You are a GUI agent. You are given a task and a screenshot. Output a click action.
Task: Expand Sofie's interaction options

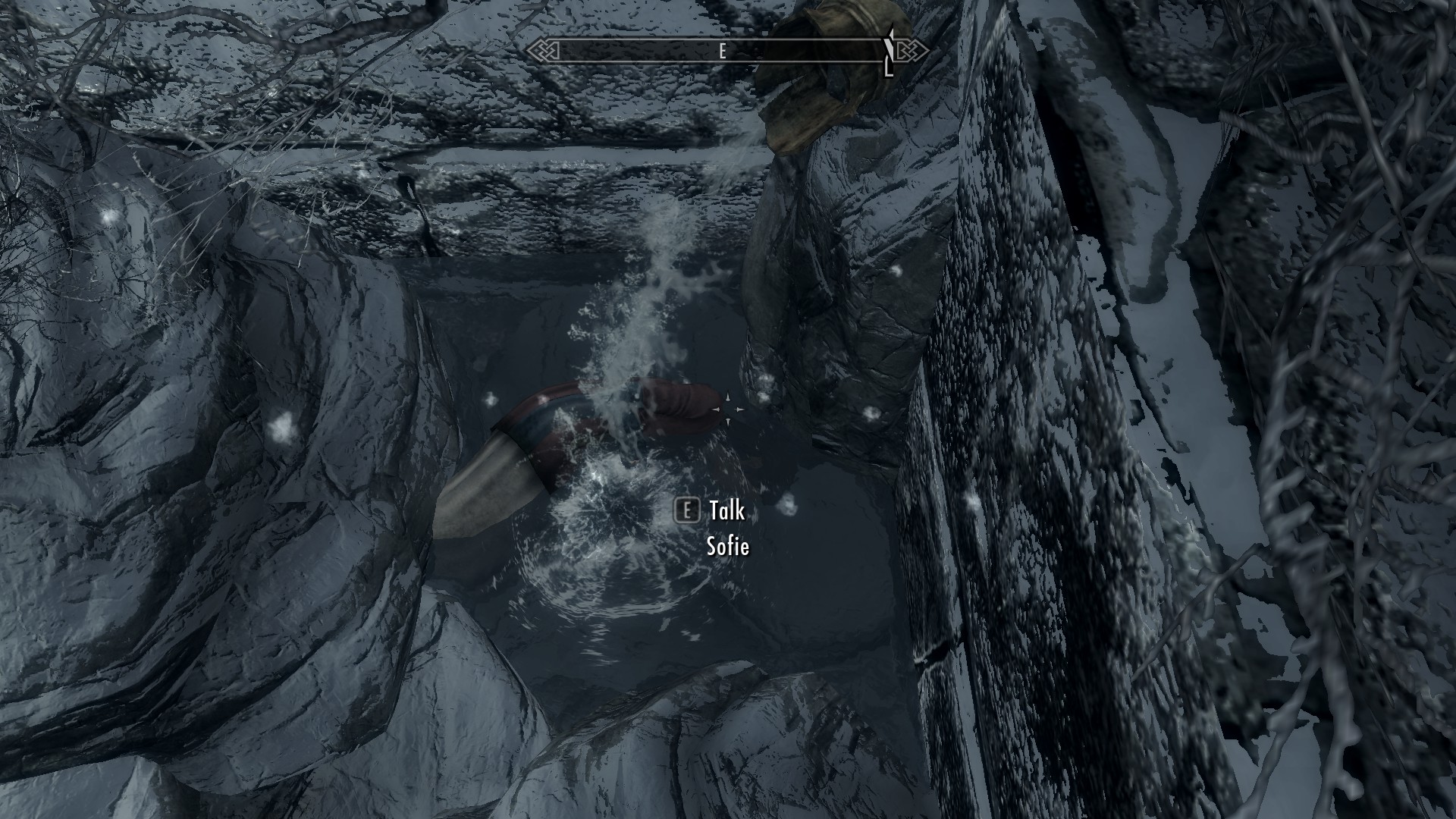[730, 548]
